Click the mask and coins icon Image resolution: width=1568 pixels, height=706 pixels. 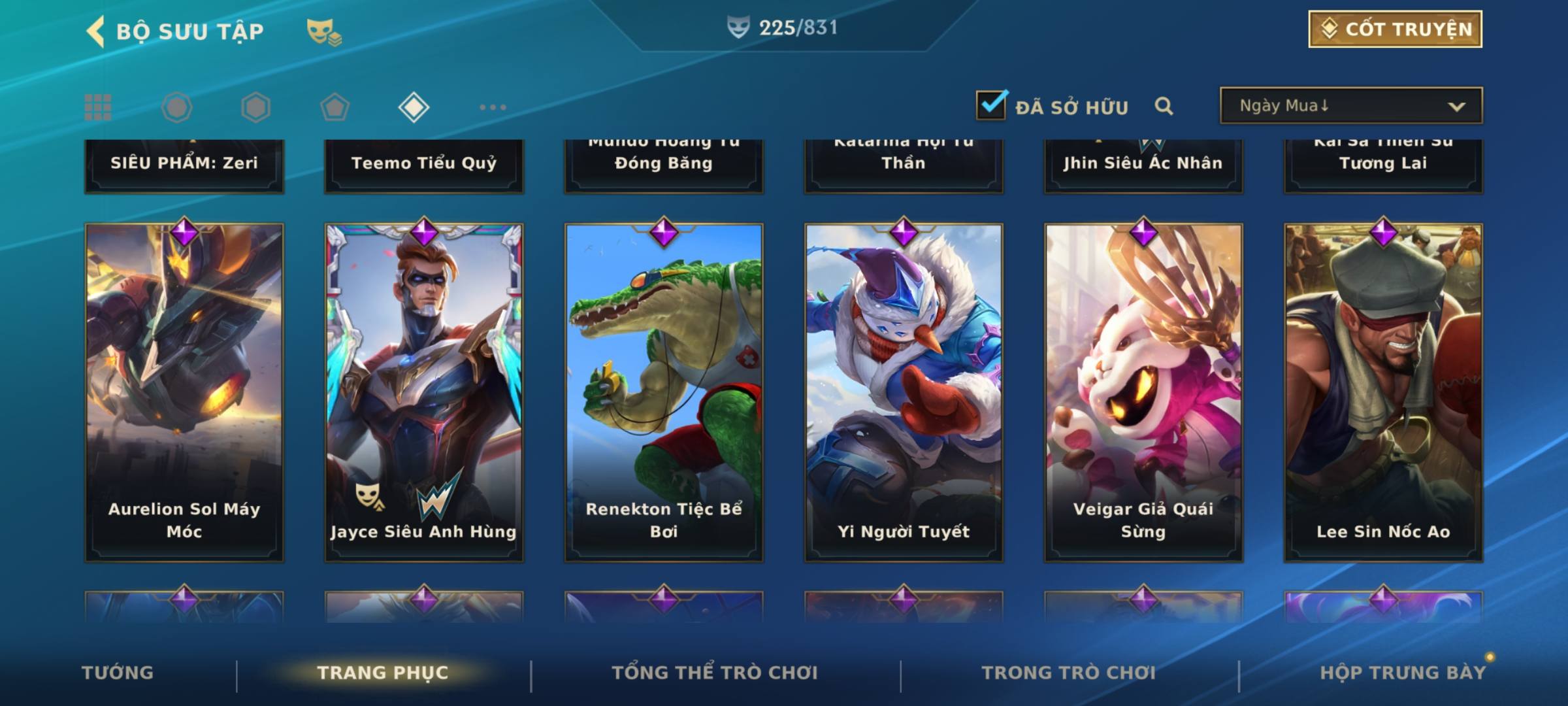tap(323, 32)
